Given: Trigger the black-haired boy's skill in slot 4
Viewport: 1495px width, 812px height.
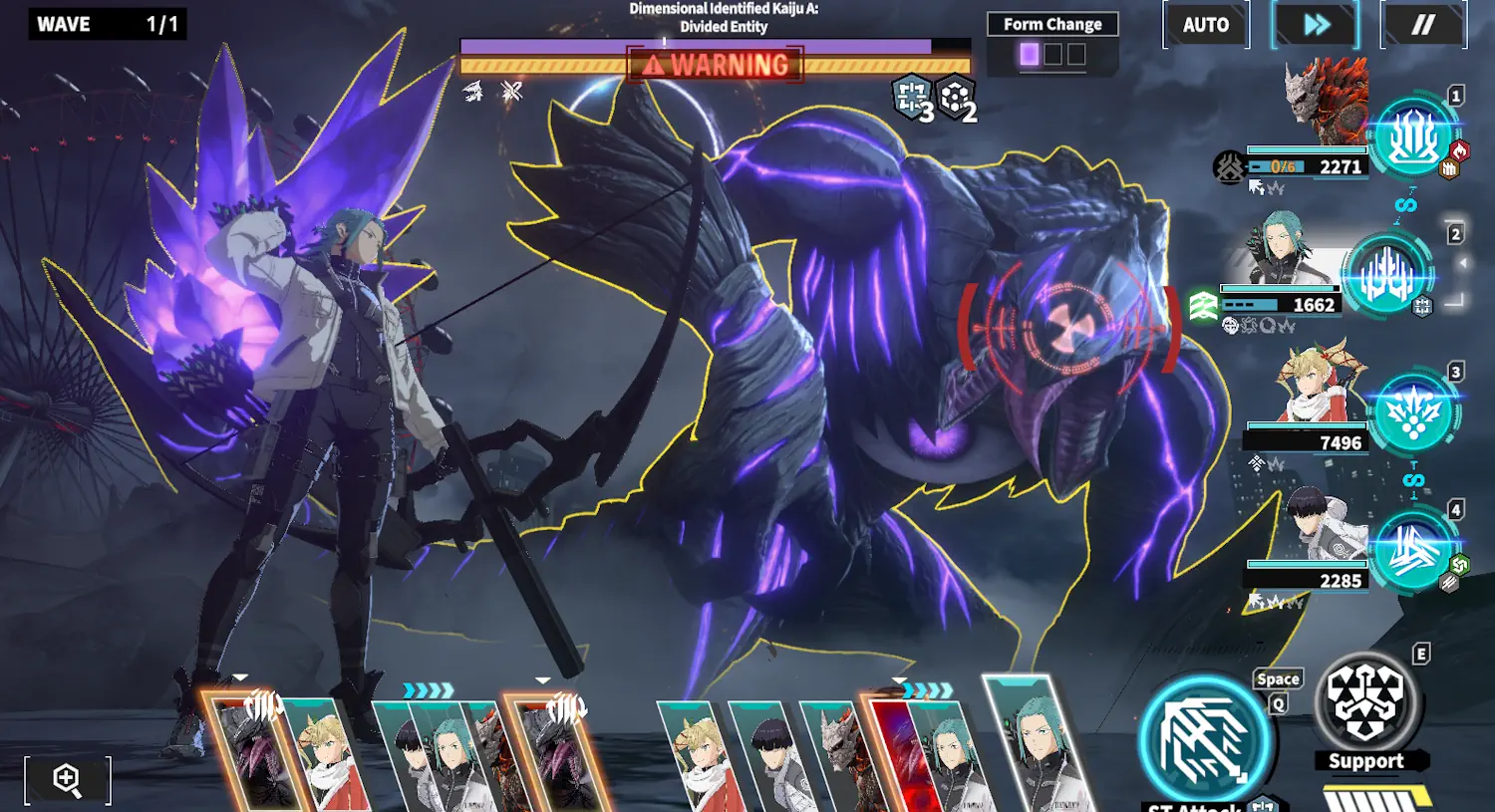Looking at the screenshot, I should [1413, 550].
